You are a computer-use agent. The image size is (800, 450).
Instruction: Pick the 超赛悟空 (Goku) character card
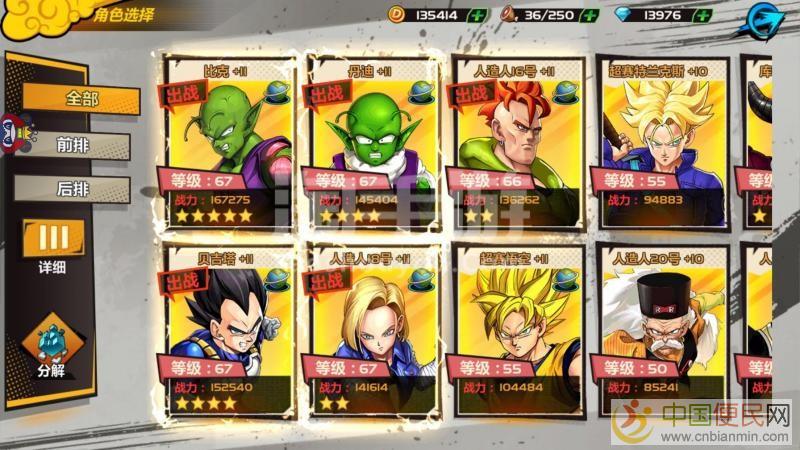point(516,330)
